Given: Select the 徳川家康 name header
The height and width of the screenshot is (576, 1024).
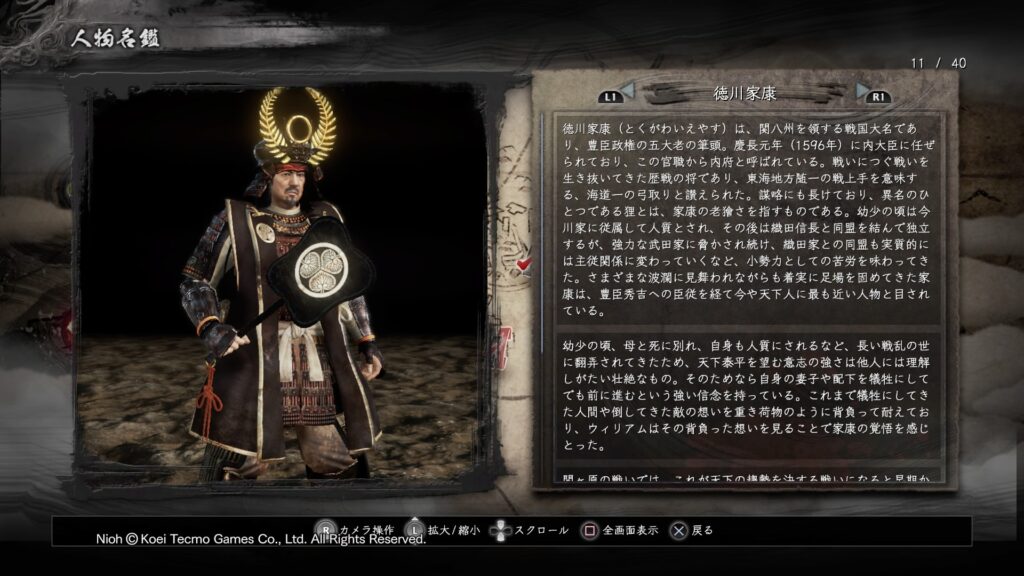Looking at the screenshot, I should coord(745,93).
